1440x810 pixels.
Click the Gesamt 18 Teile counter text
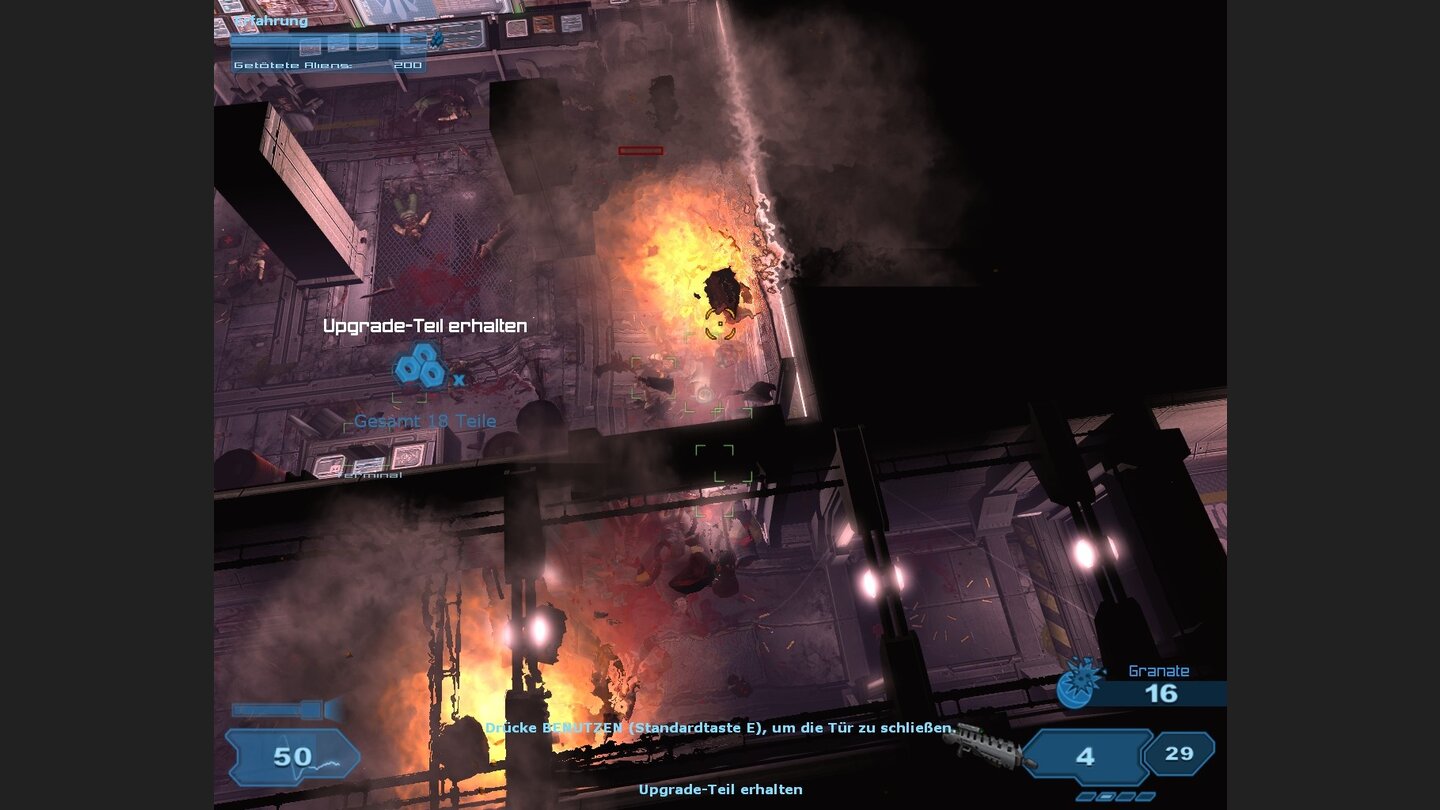coord(424,420)
